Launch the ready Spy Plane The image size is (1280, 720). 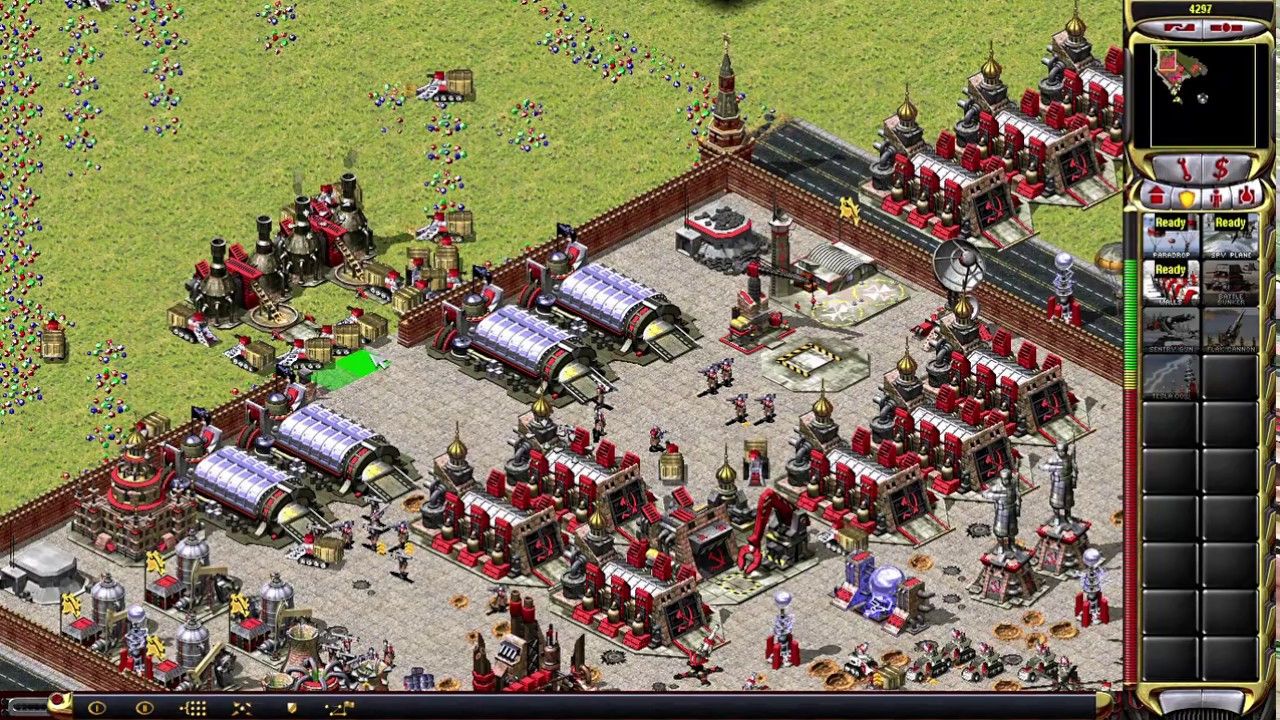tap(1230, 236)
